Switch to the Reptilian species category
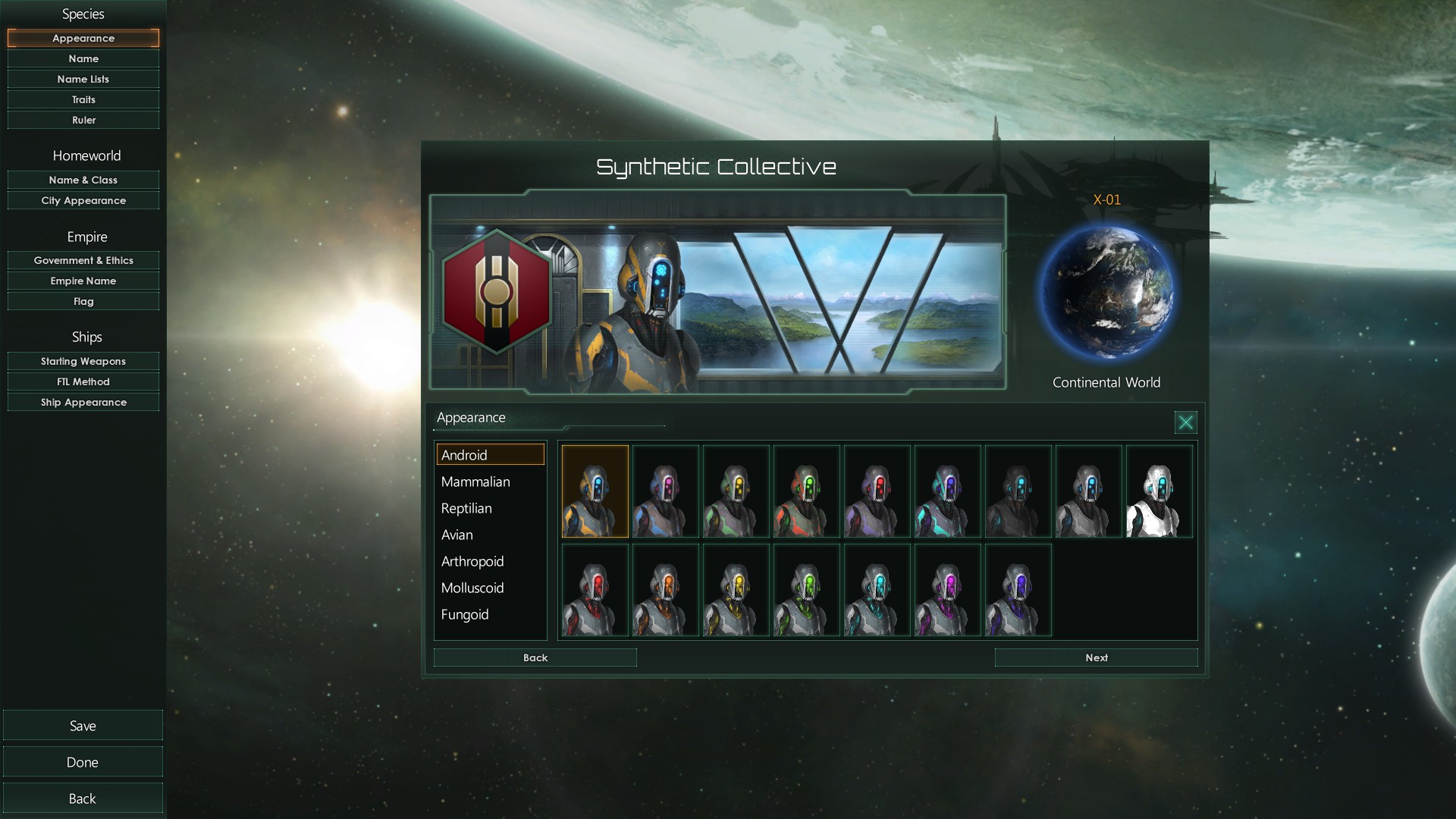1456x819 pixels. [x=466, y=508]
